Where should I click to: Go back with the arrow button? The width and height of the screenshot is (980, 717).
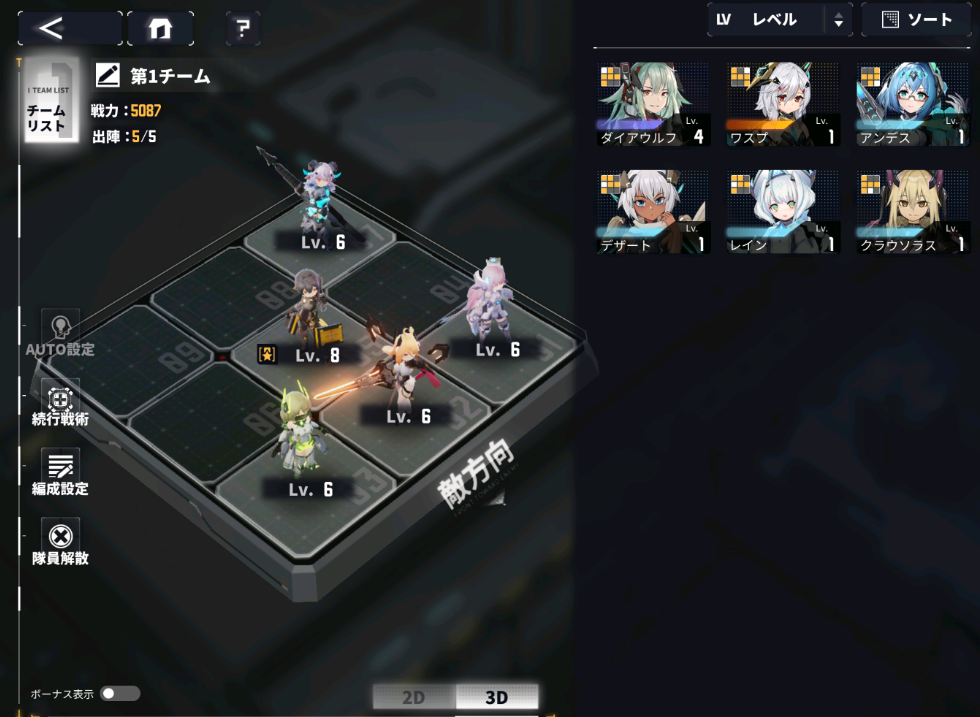tap(69, 28)
